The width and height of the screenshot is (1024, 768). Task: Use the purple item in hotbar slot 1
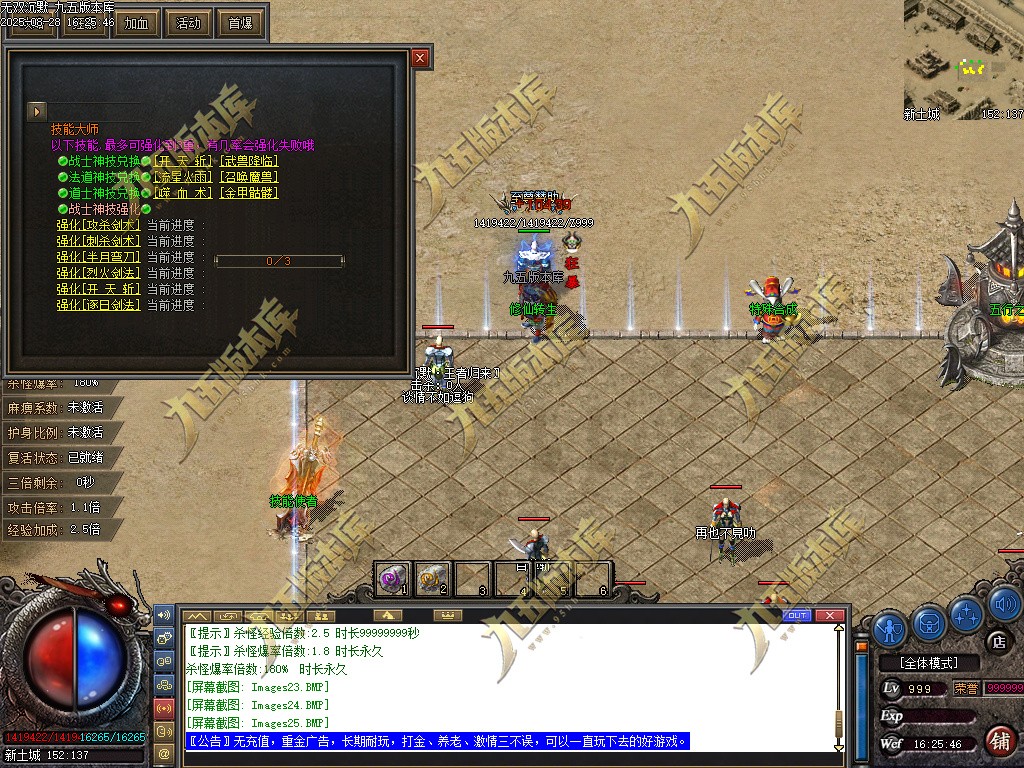(x=393, y=577)
